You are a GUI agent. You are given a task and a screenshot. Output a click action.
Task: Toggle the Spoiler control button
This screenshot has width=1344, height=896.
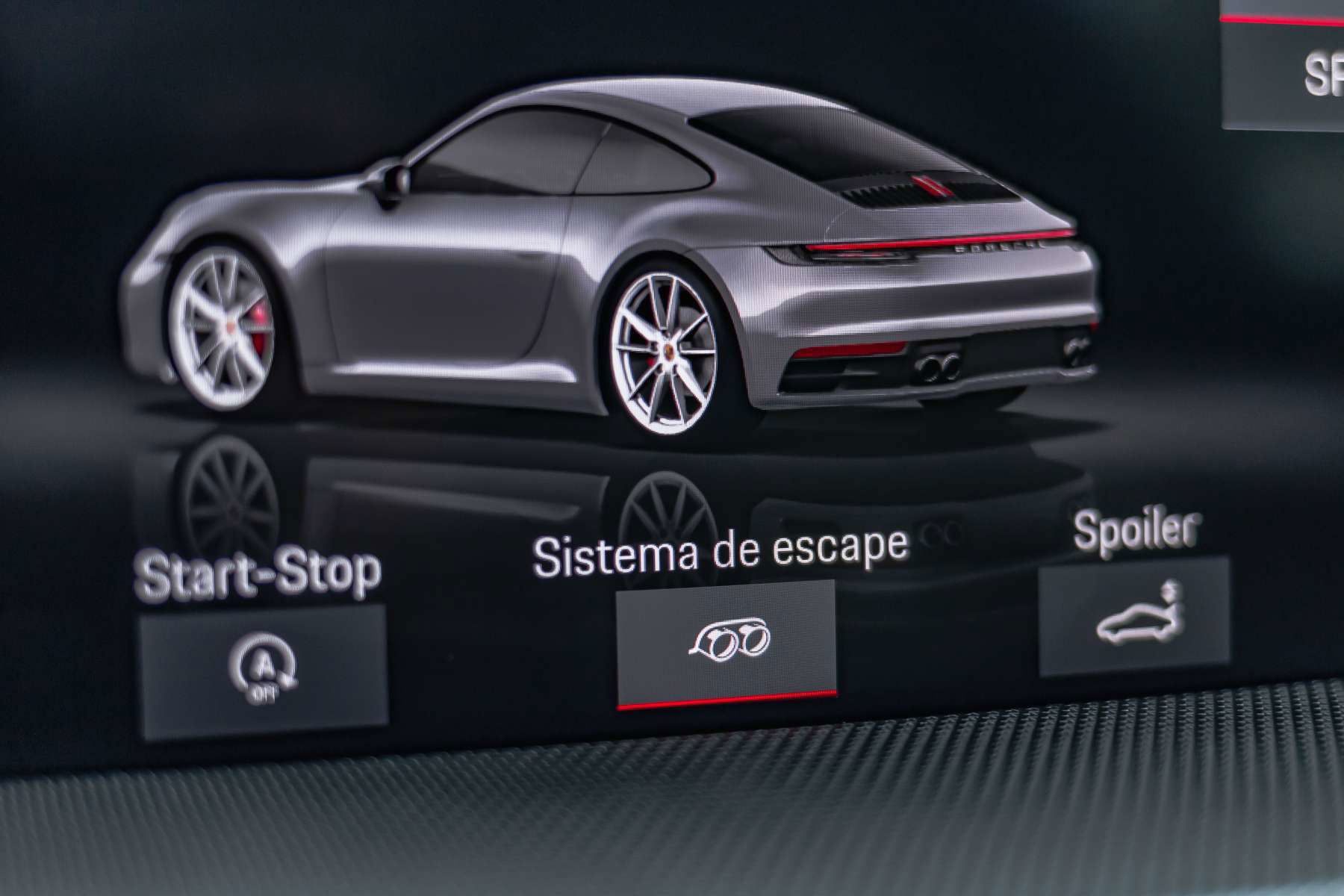pos(1133,615)
